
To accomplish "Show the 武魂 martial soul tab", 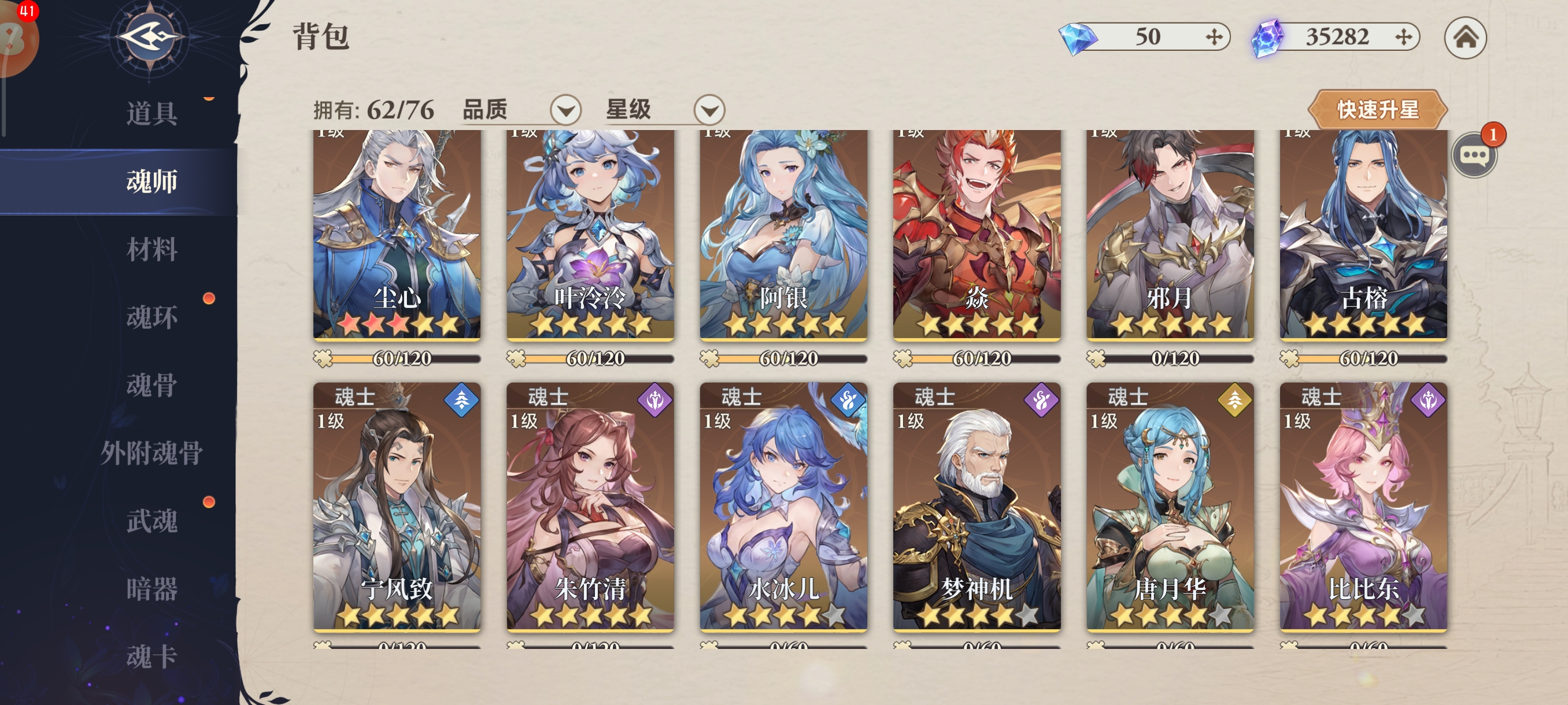I will click(151, 521).
